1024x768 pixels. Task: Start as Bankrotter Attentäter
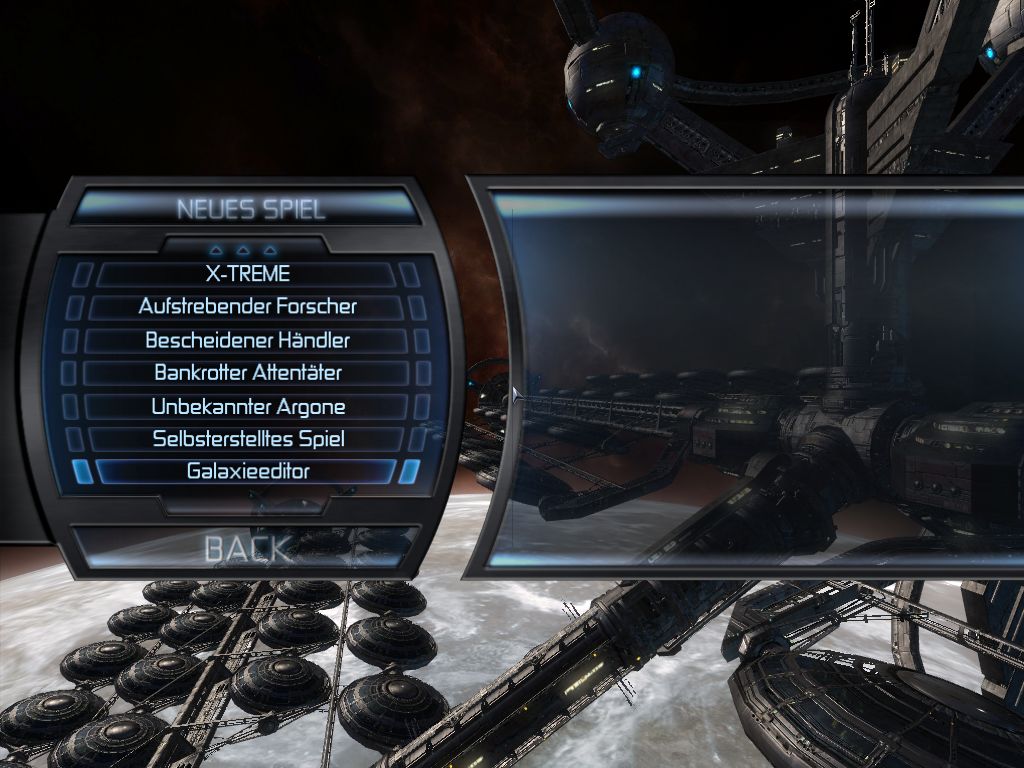click(x=247, y=373)
